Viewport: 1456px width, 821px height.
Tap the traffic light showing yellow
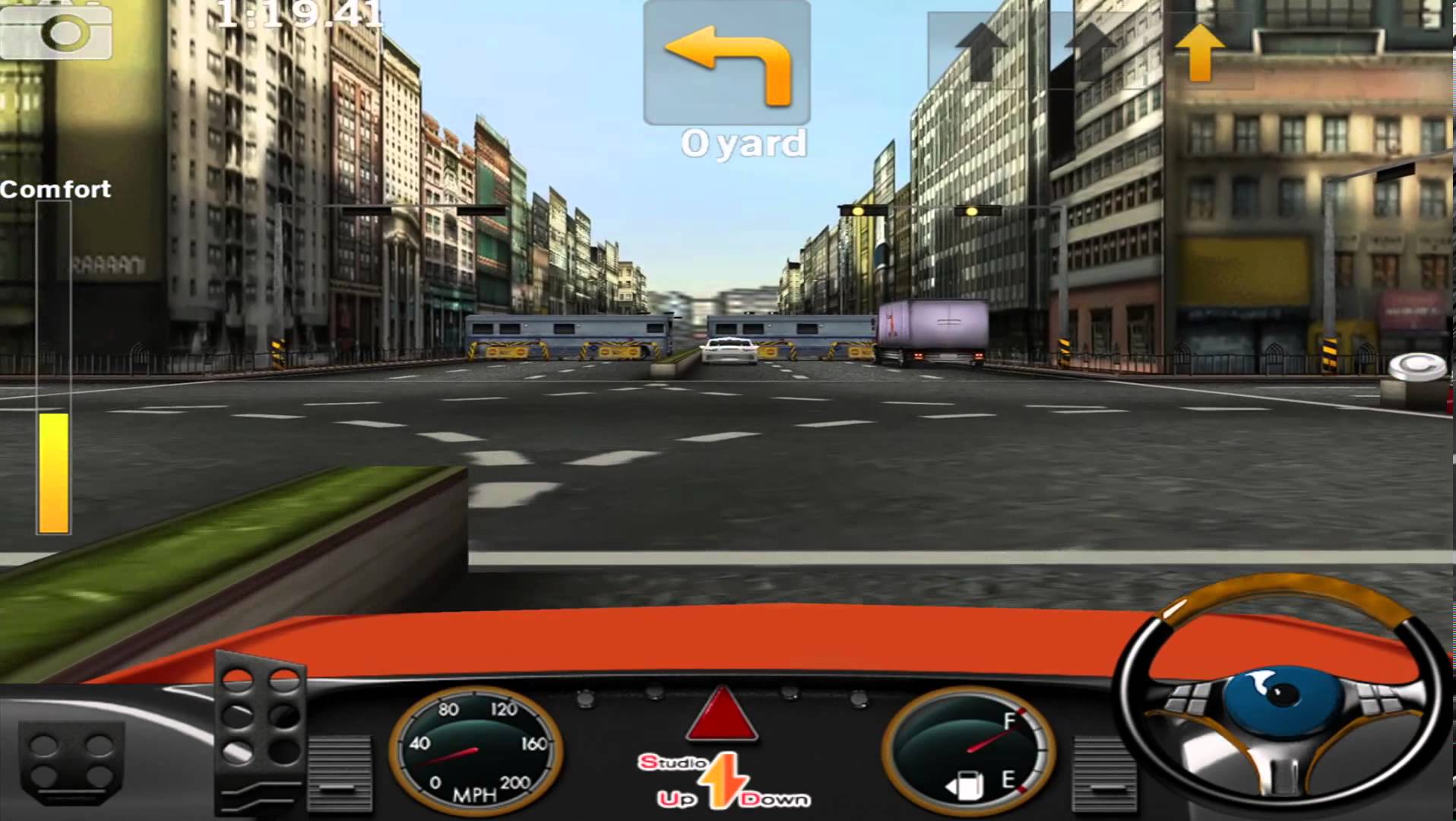click(x=856, y=211)
